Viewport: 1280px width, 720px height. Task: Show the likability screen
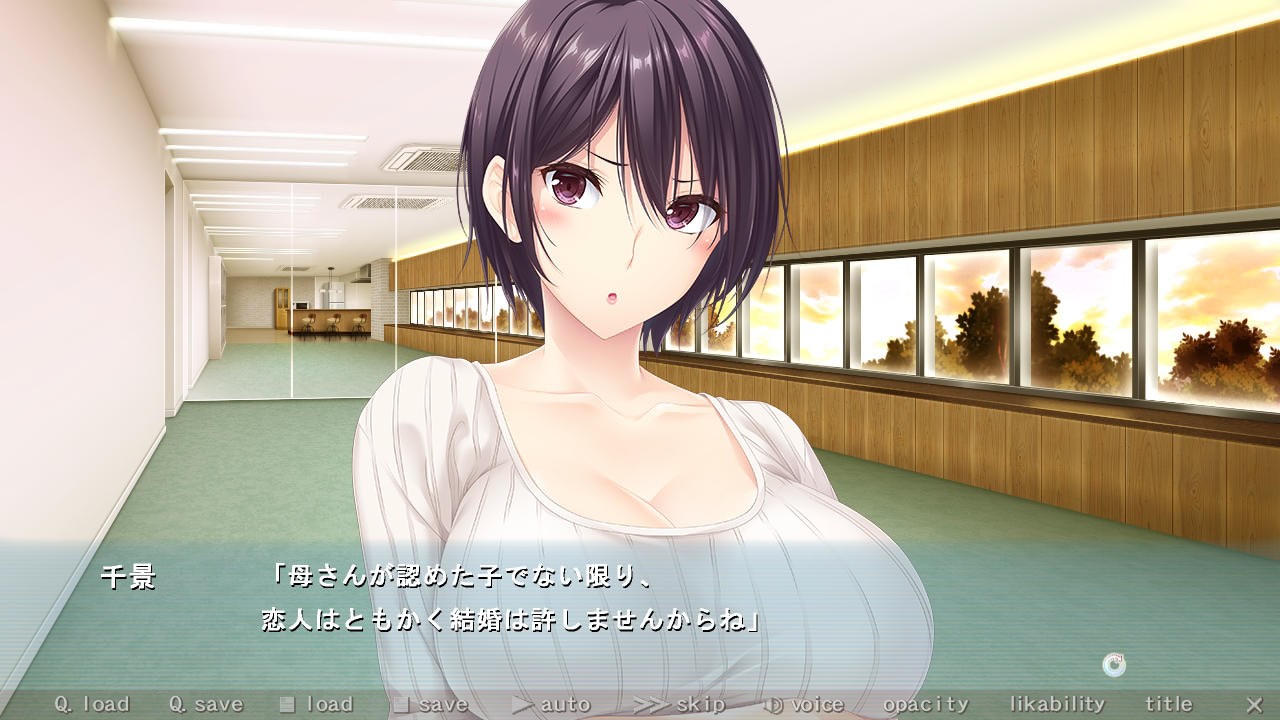point(1057,705)
